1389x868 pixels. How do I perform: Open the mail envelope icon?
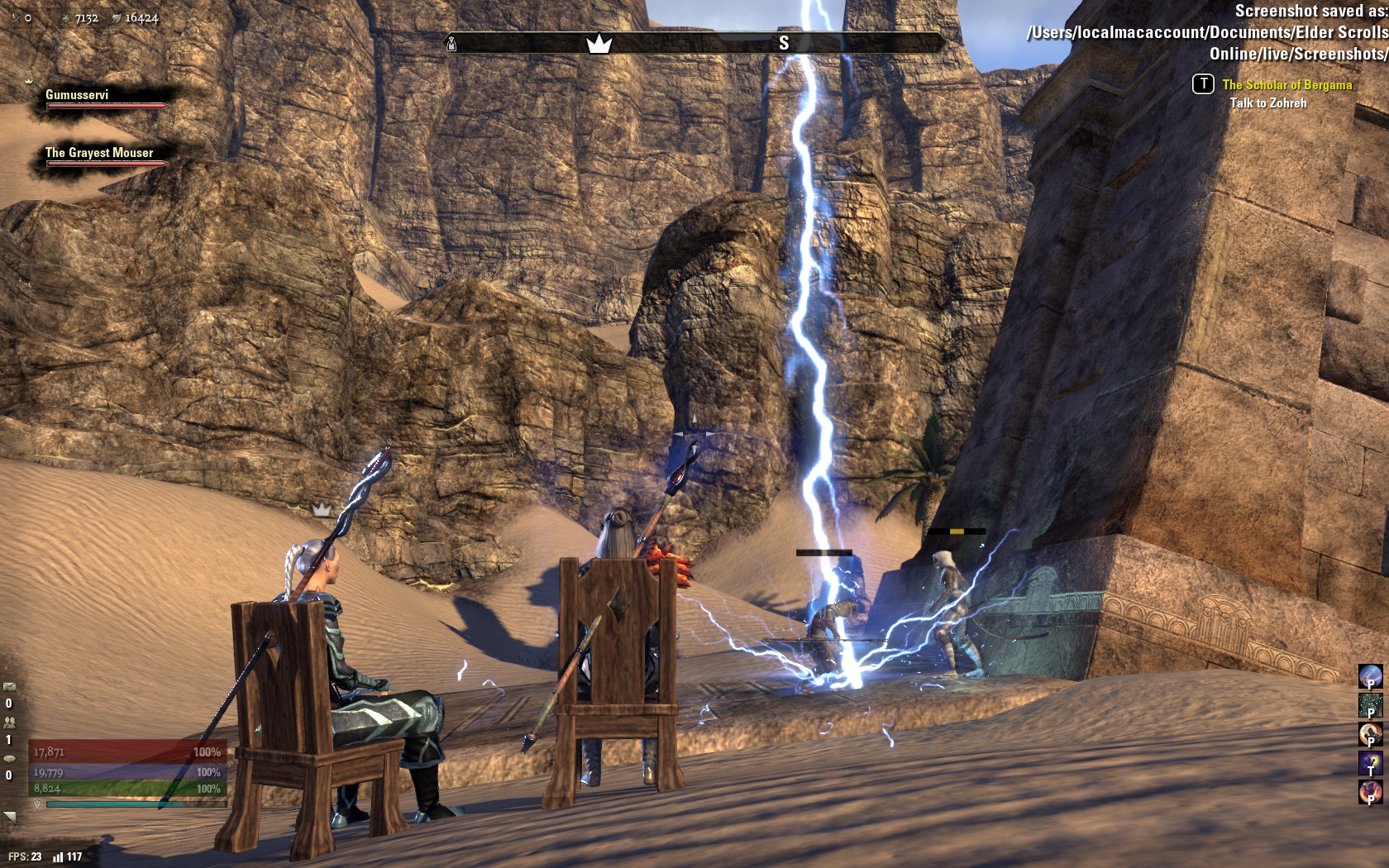(x=9, y=686)
